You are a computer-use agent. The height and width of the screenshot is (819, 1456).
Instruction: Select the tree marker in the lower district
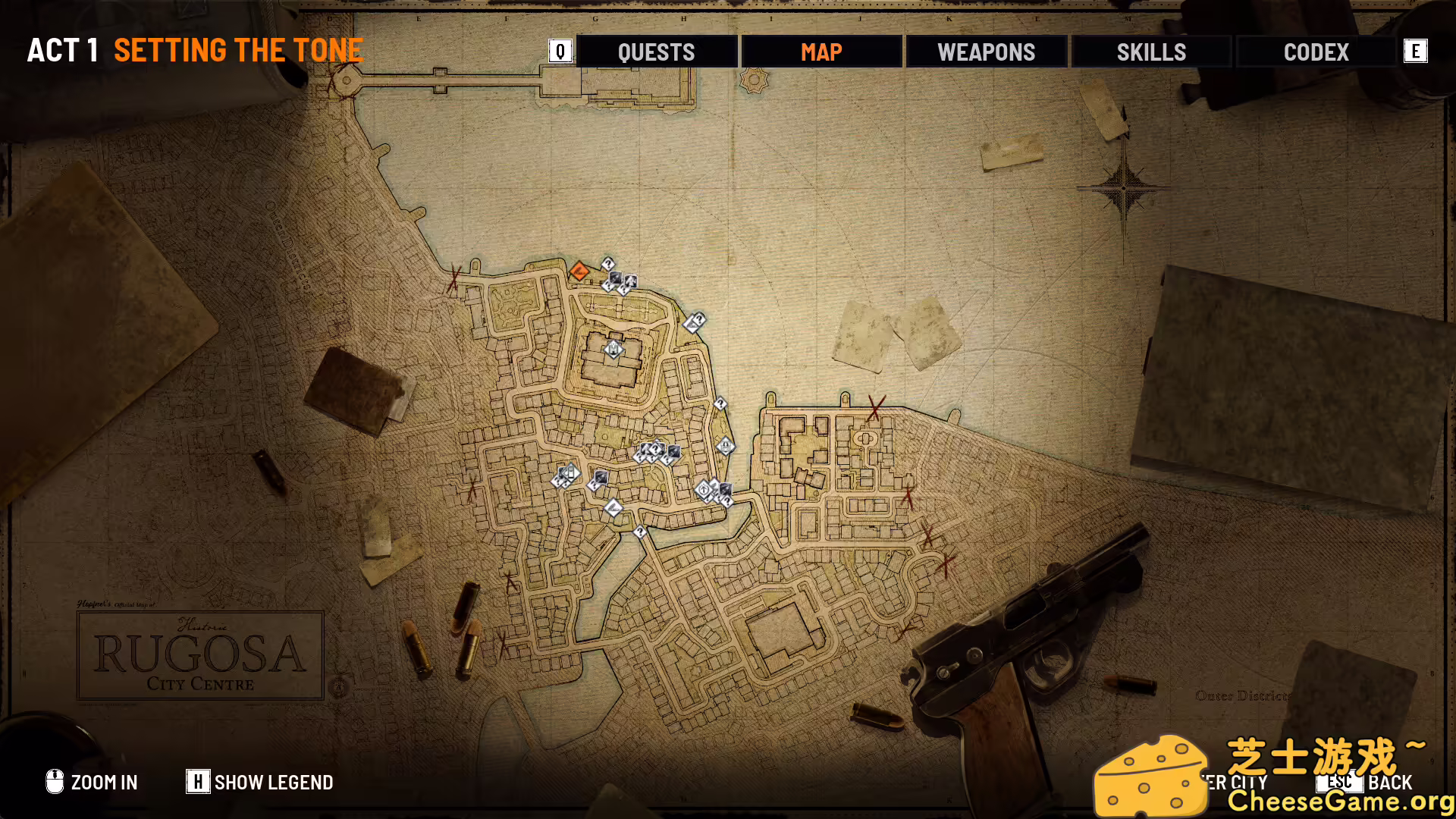pyautogui.click(x=704, y=490)
